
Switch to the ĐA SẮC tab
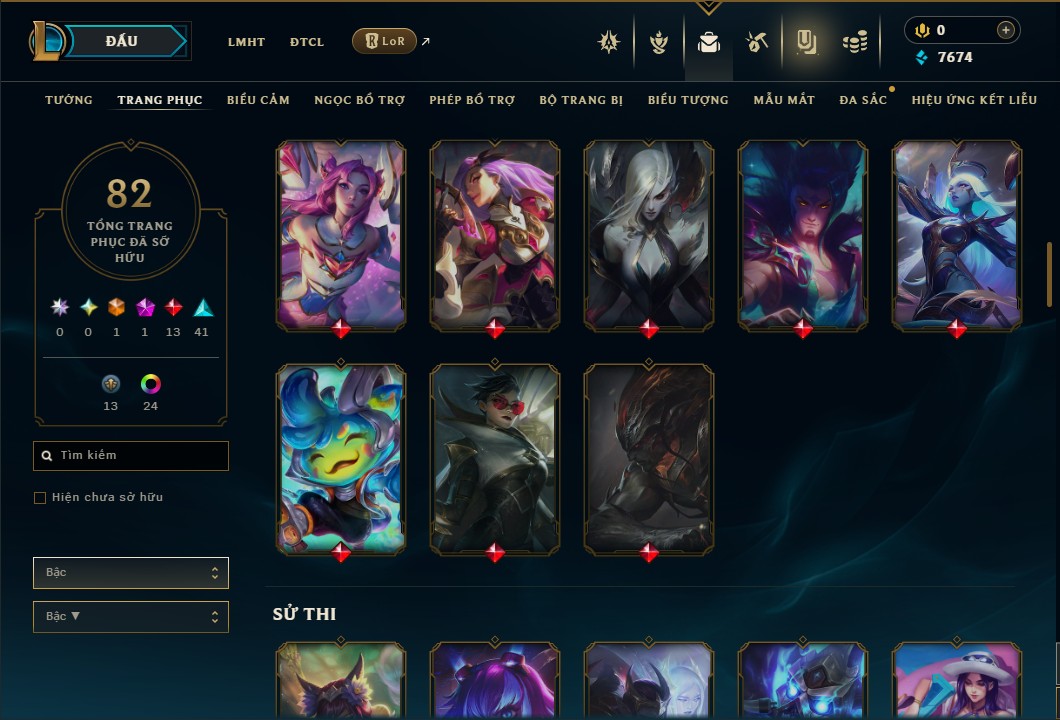click(863, 100)
